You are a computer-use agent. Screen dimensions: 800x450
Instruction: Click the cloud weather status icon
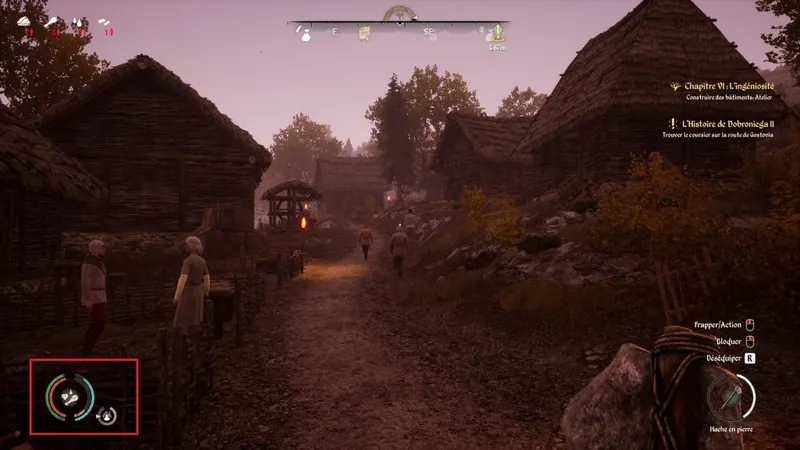24,21
